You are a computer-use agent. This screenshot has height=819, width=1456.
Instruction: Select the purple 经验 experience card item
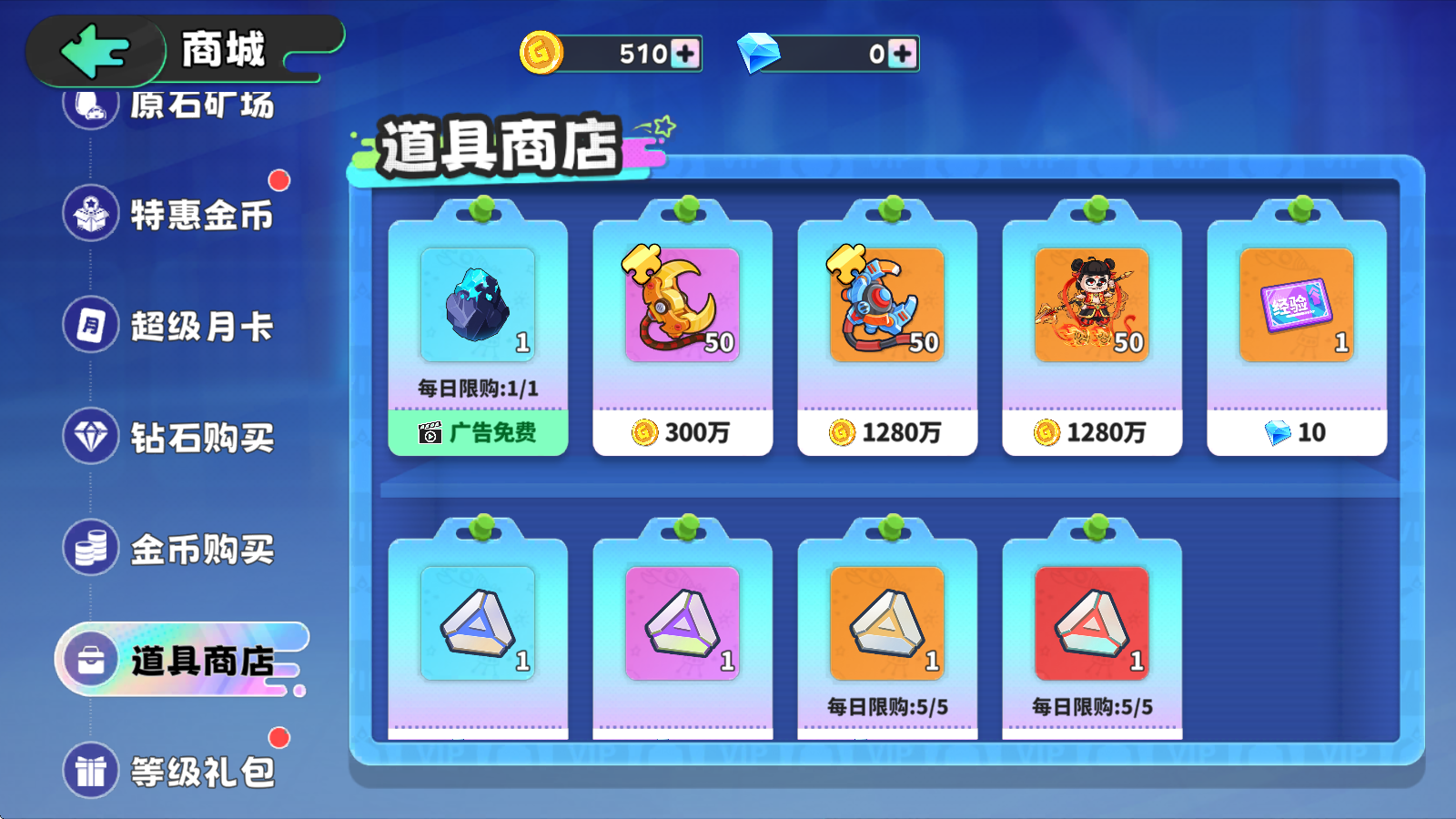pos(1296,305)
